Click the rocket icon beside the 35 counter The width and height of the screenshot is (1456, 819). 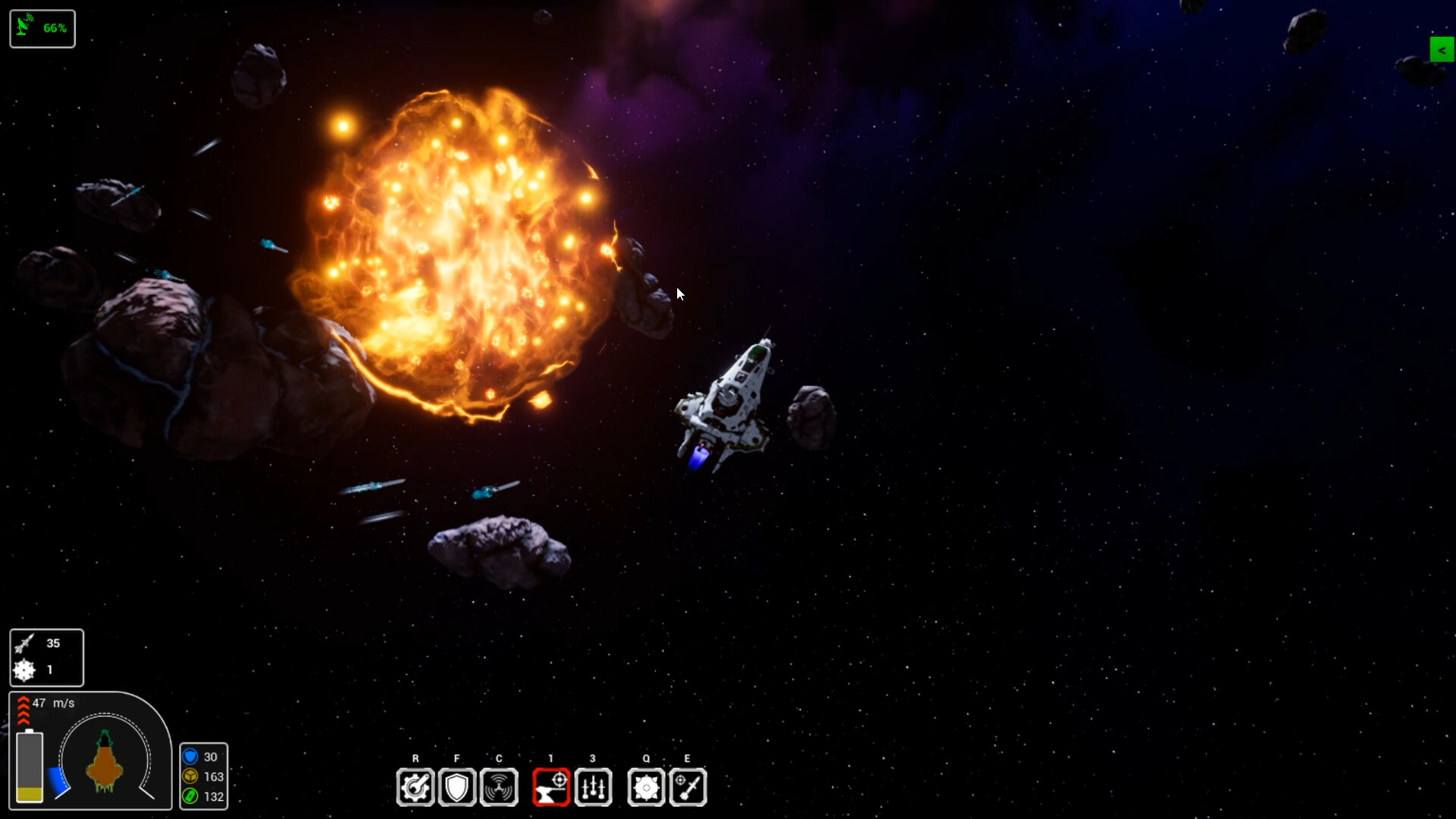tap(24, 642)
